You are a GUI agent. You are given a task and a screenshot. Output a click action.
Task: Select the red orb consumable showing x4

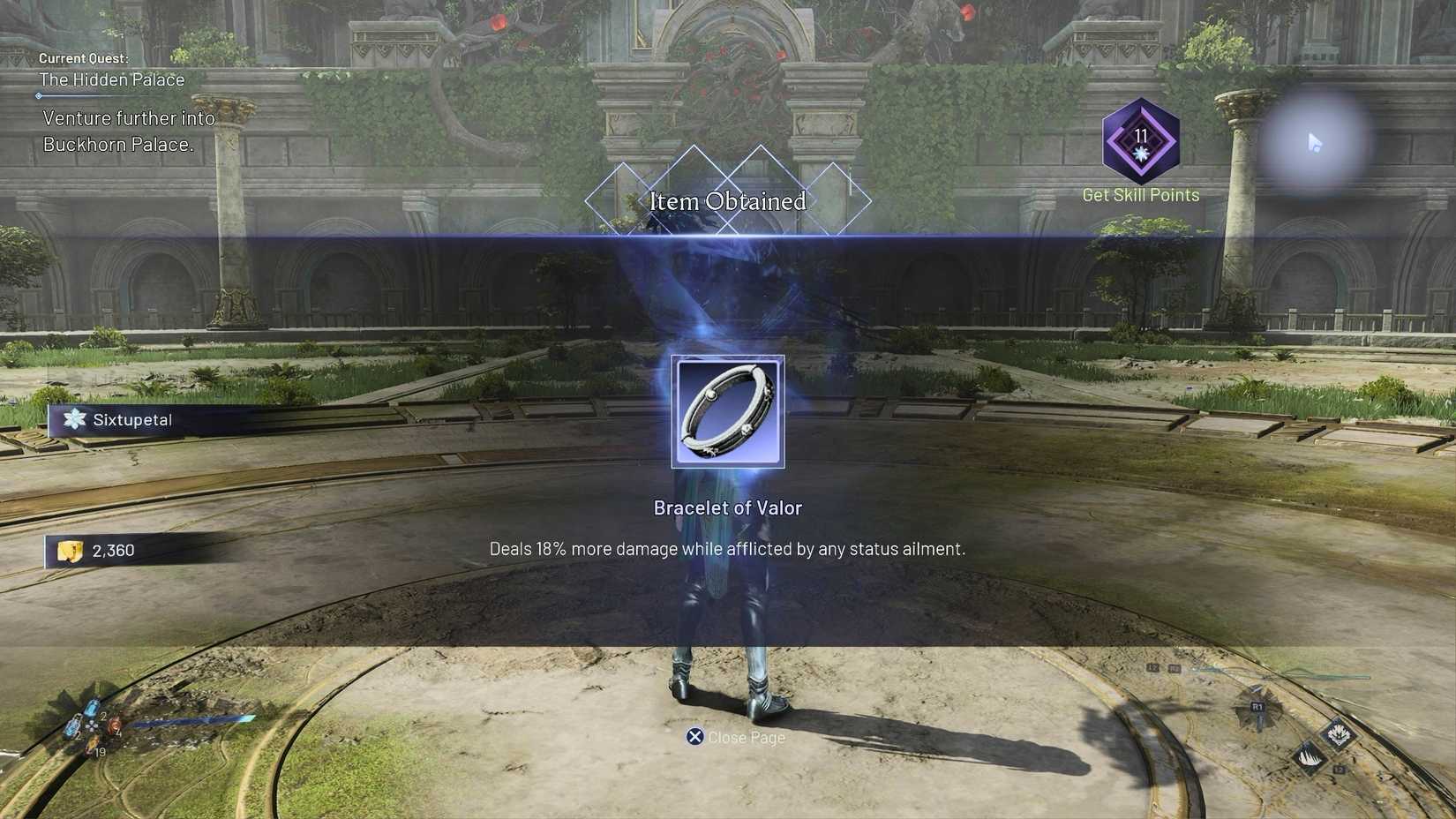coord(115,725)
